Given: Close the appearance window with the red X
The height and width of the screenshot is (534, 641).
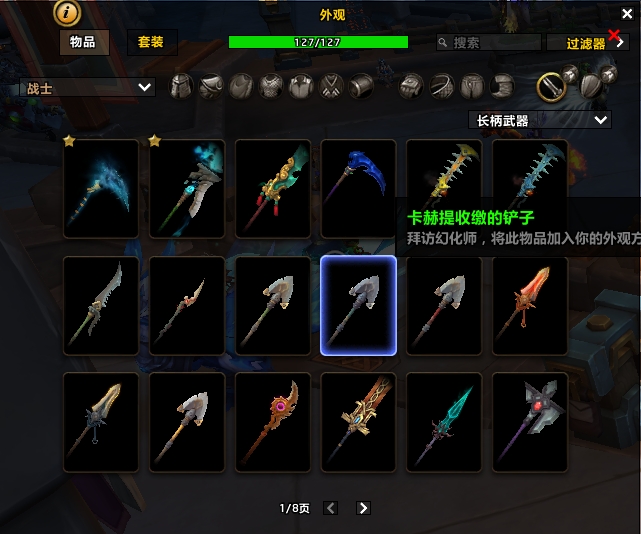Looking at the screenshot, I should point(614,34).
